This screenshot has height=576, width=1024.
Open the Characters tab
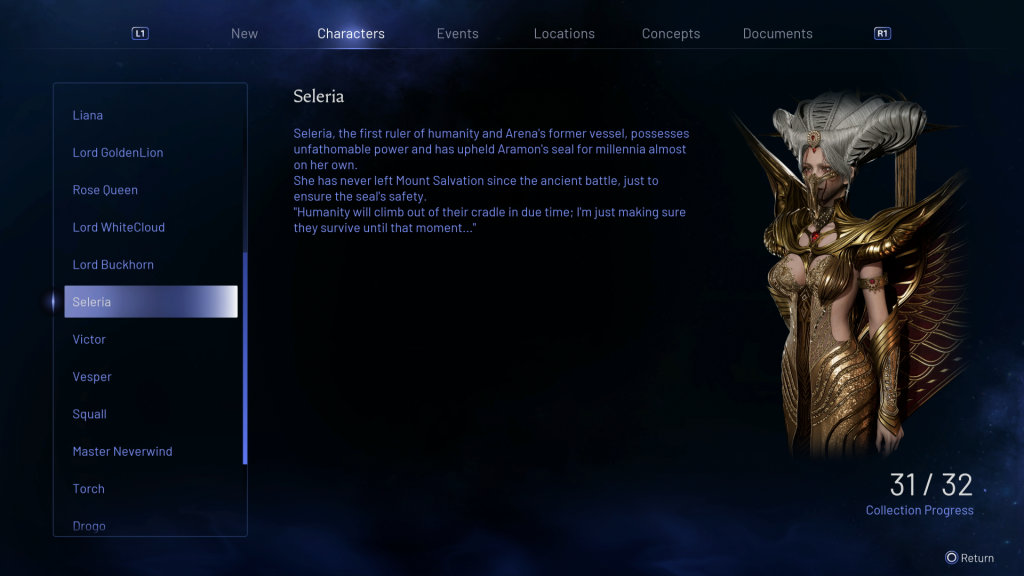click(x=351, y=34)
